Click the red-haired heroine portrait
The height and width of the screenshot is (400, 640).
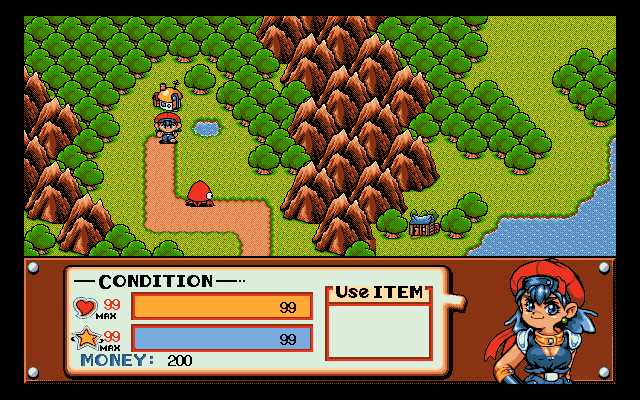tap(545, 322)
